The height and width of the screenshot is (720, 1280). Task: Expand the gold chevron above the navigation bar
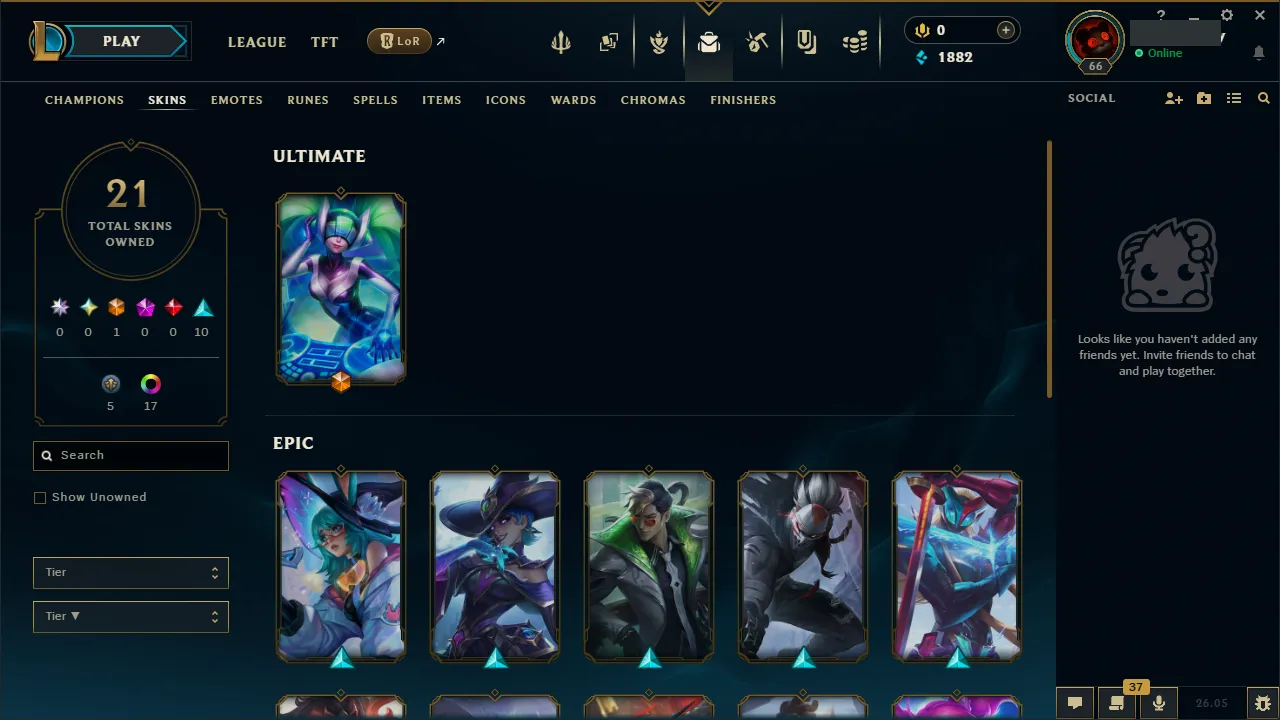click(708, 5)
